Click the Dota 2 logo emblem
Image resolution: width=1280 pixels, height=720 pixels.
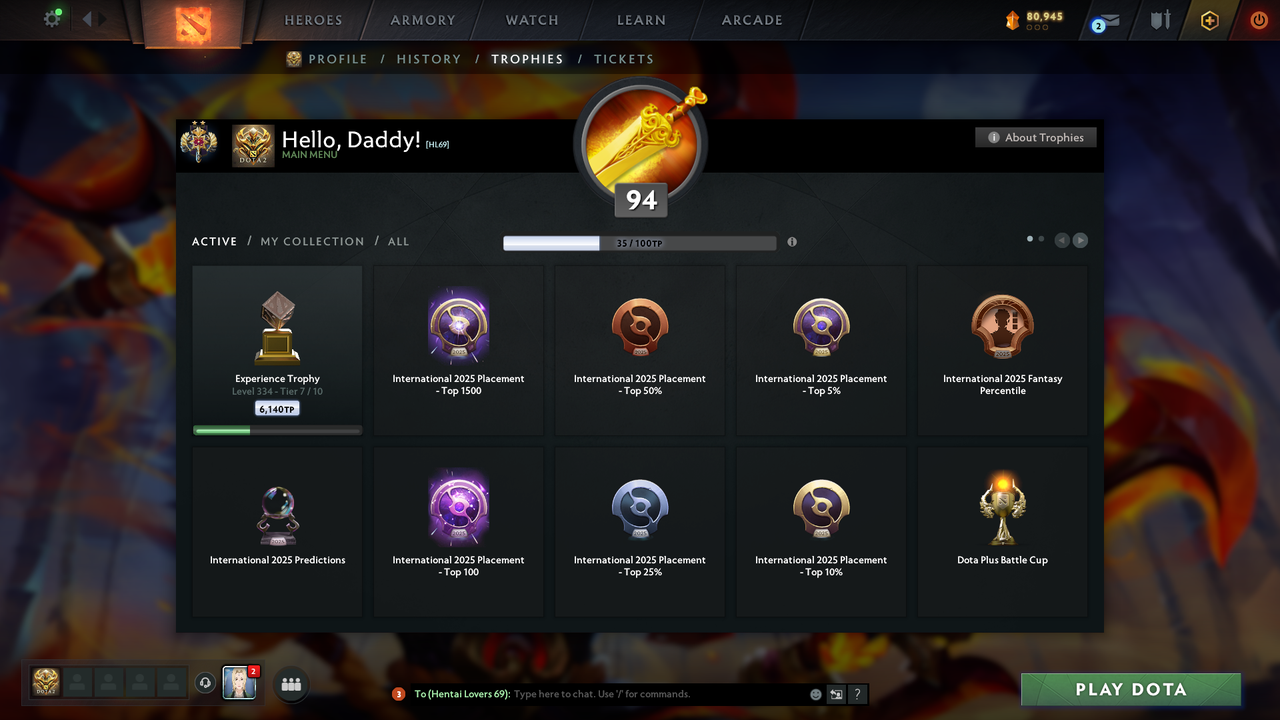point(193,25)
